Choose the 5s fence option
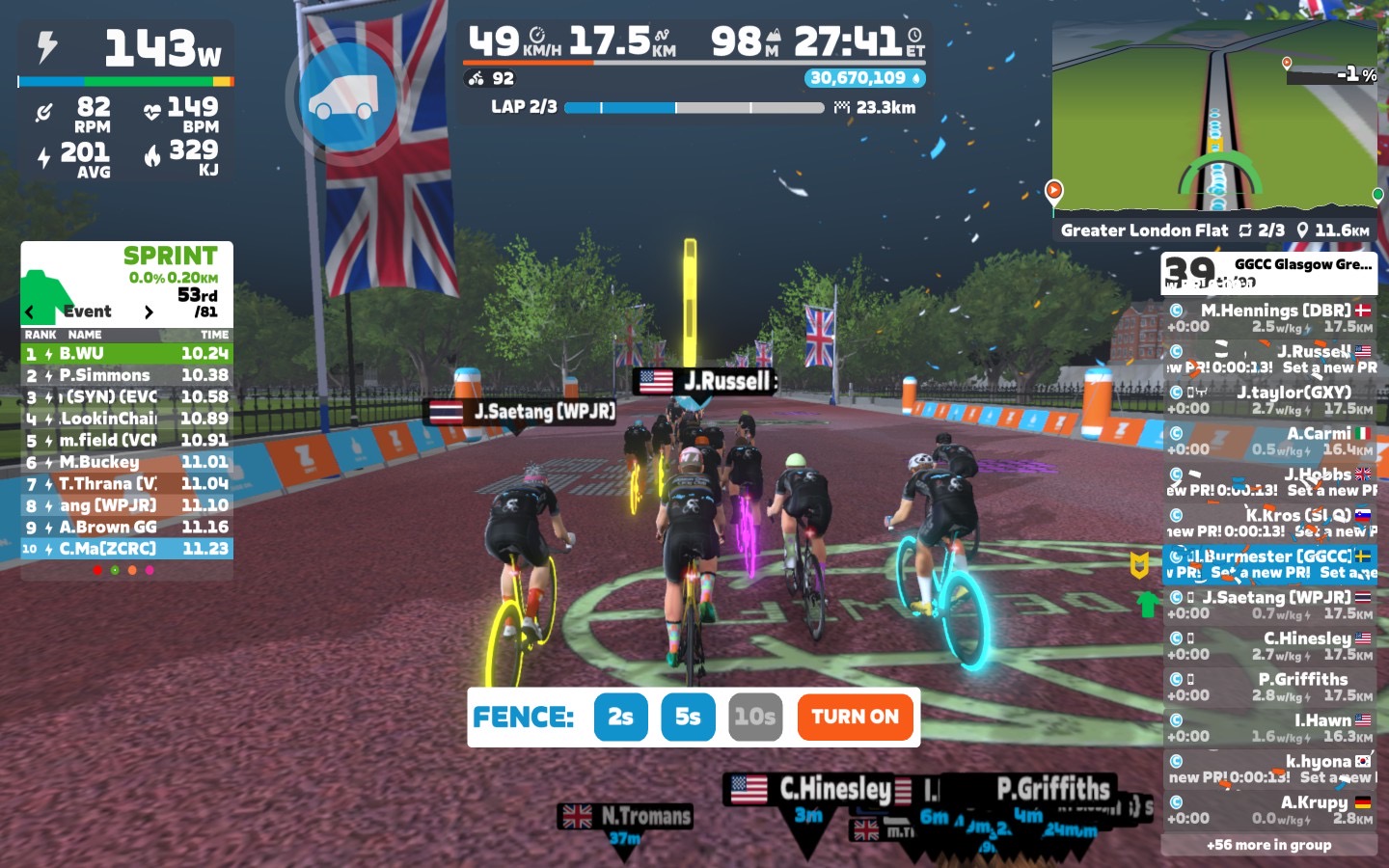The height and width of the screenshot is (868, 1389). point(688,717)
